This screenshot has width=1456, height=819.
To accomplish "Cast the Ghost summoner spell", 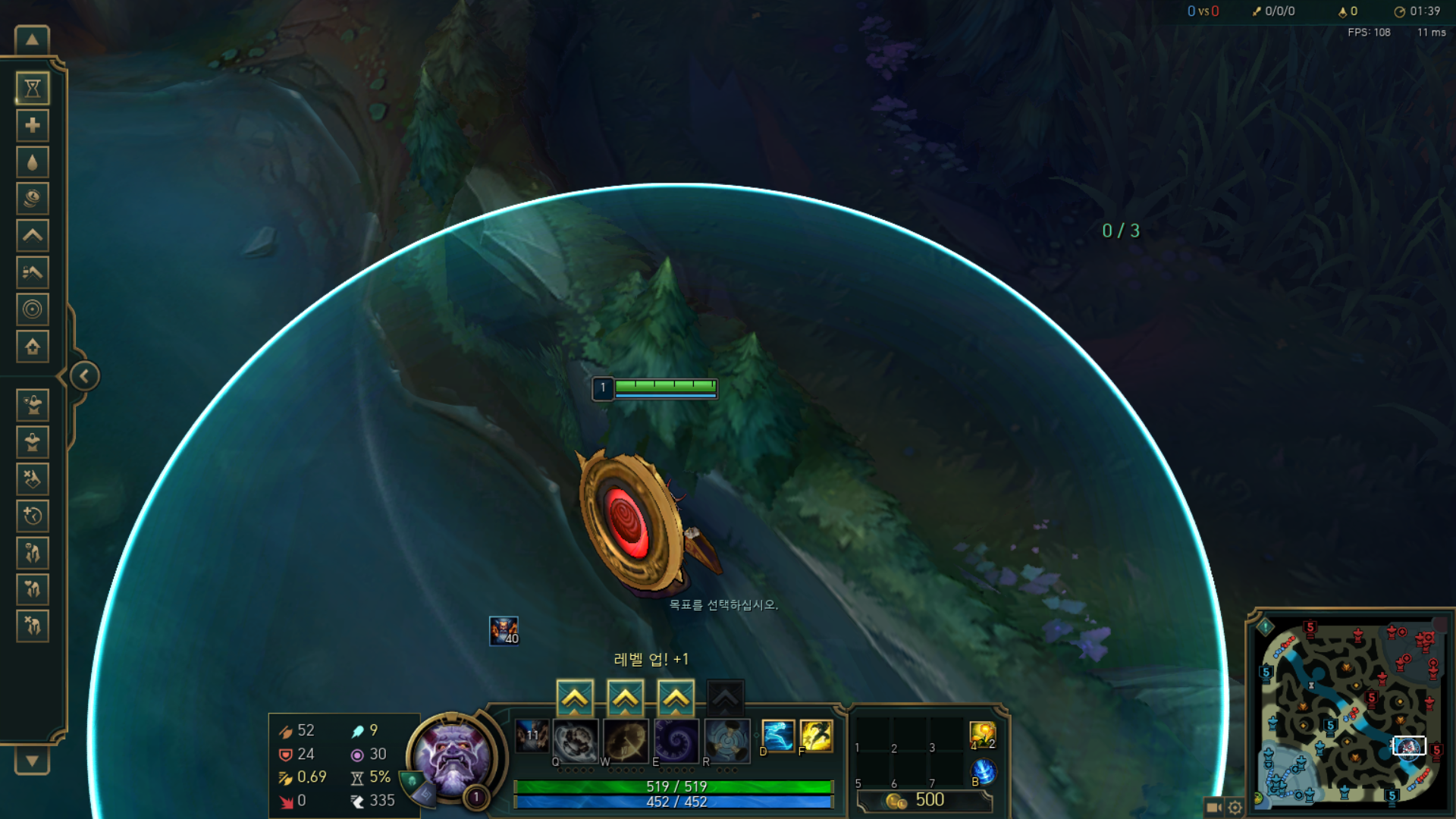I will pos(778,736).
